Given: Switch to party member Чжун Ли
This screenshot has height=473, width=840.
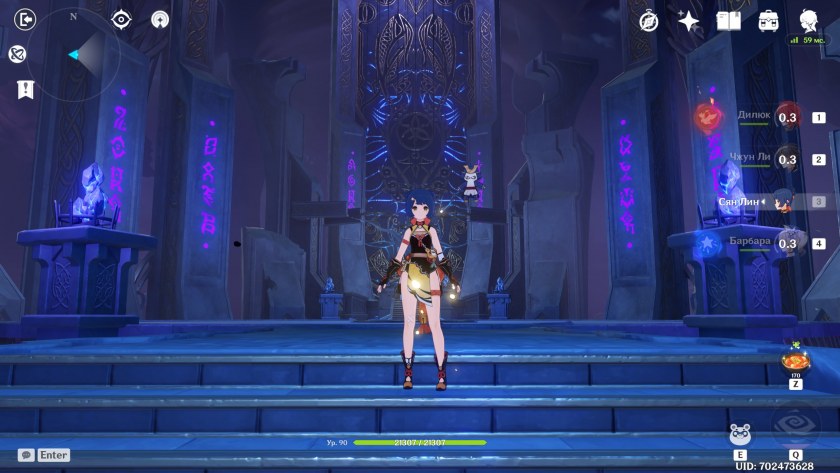Looking at the screenshot, I should pyautogui.click(x=788, y=159).
